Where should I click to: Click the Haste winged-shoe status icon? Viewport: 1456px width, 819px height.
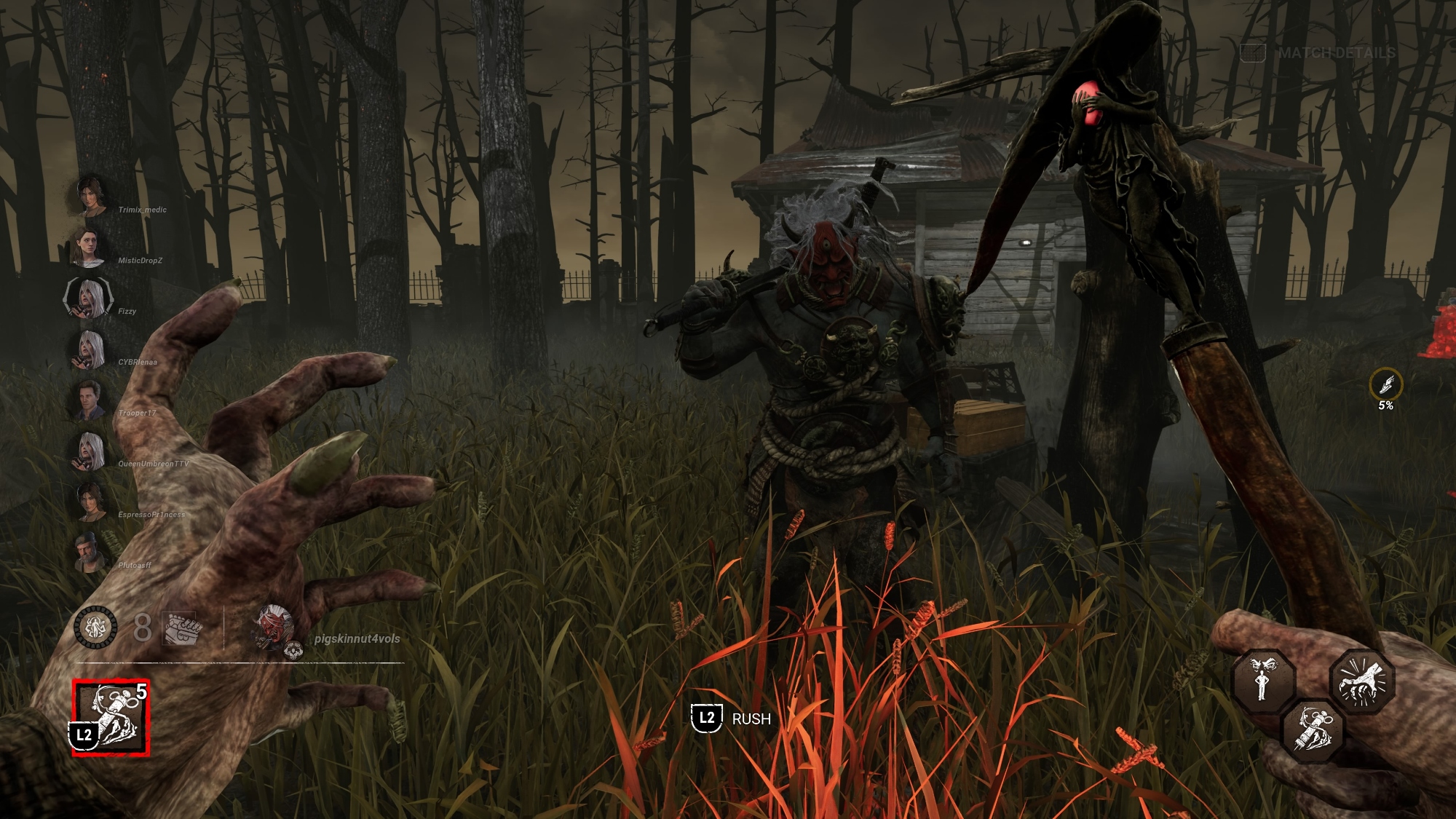click(x=1385, y=384)
